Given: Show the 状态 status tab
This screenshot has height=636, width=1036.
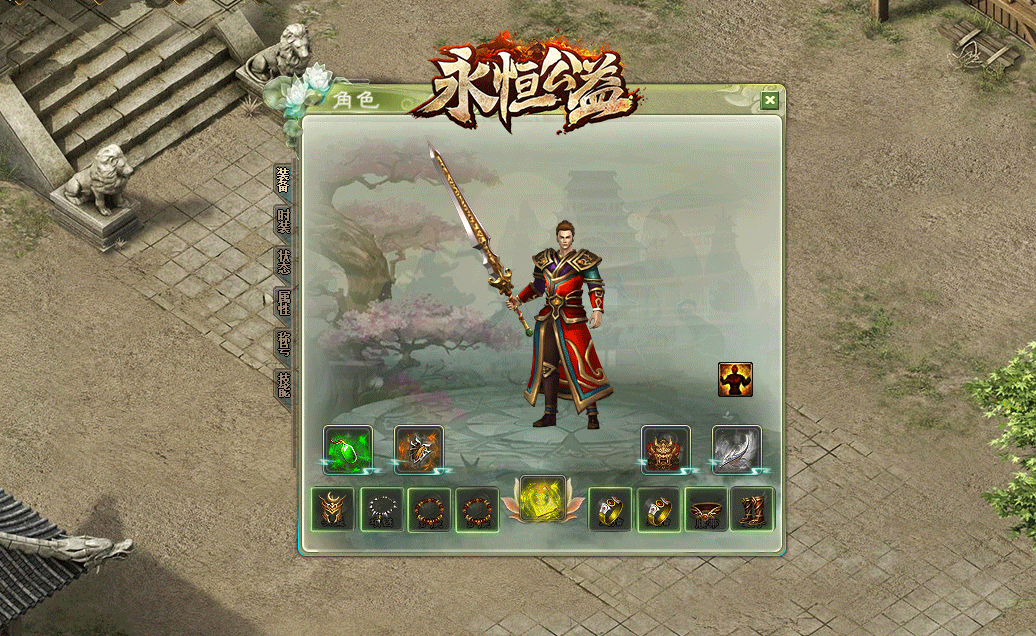Looking at the screenshot, I should point(284,260).
